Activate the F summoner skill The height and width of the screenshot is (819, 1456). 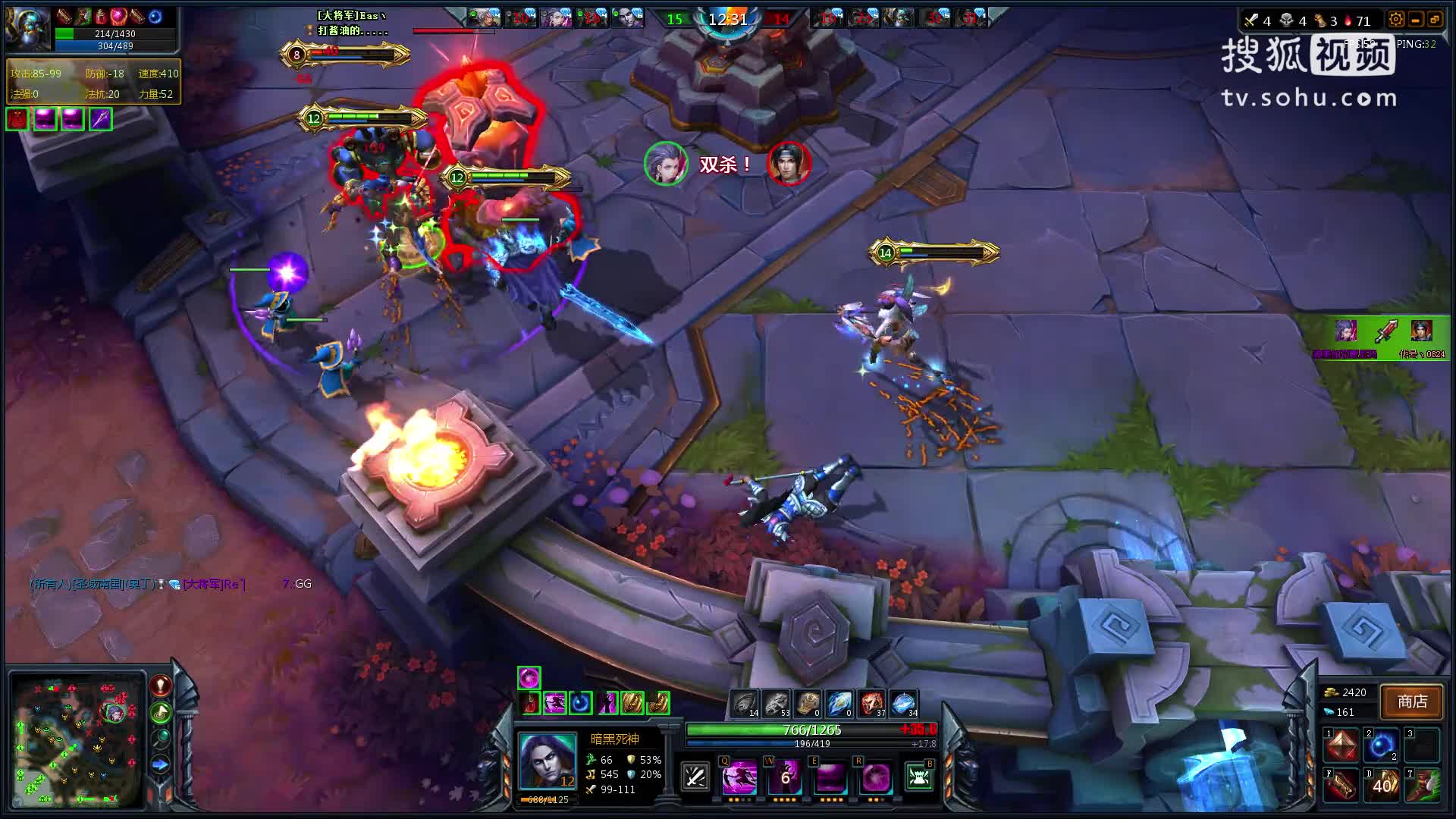coord(1341,786)
